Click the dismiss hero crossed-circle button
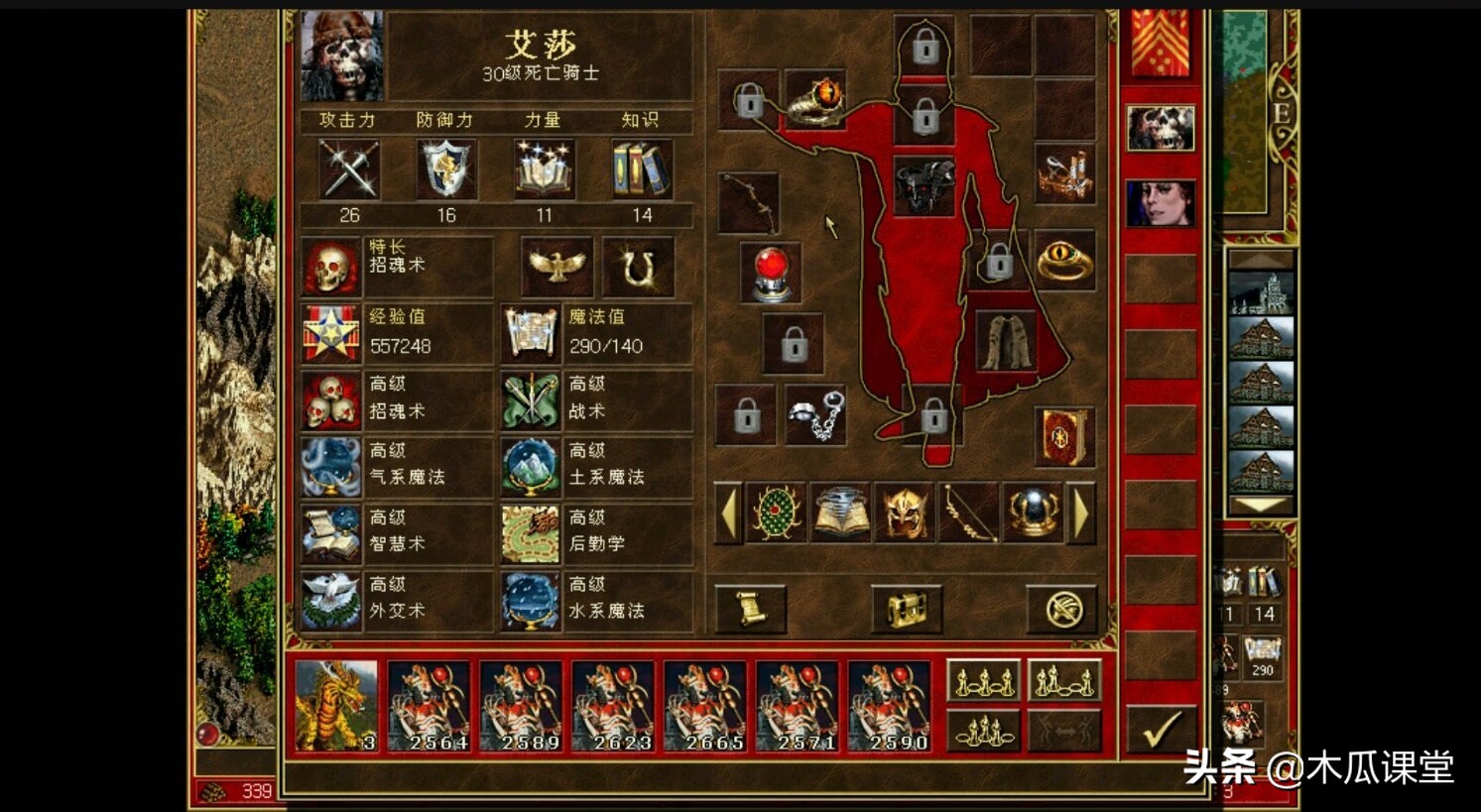The image size is (1481, 812). pyautogui.click(x=1063, y=609)
